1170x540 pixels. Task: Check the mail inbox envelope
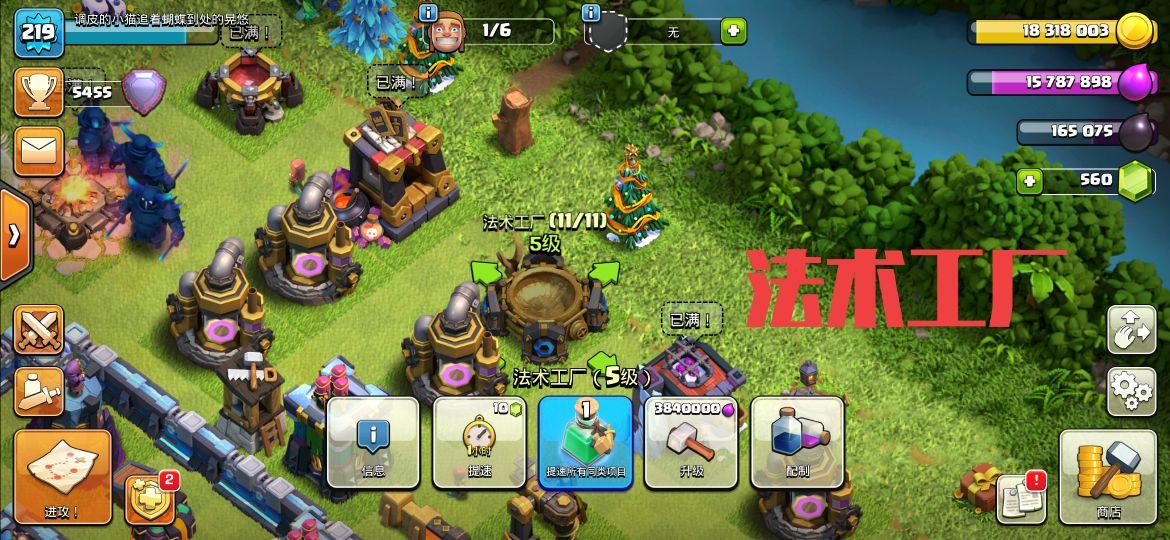click(39, 150)
